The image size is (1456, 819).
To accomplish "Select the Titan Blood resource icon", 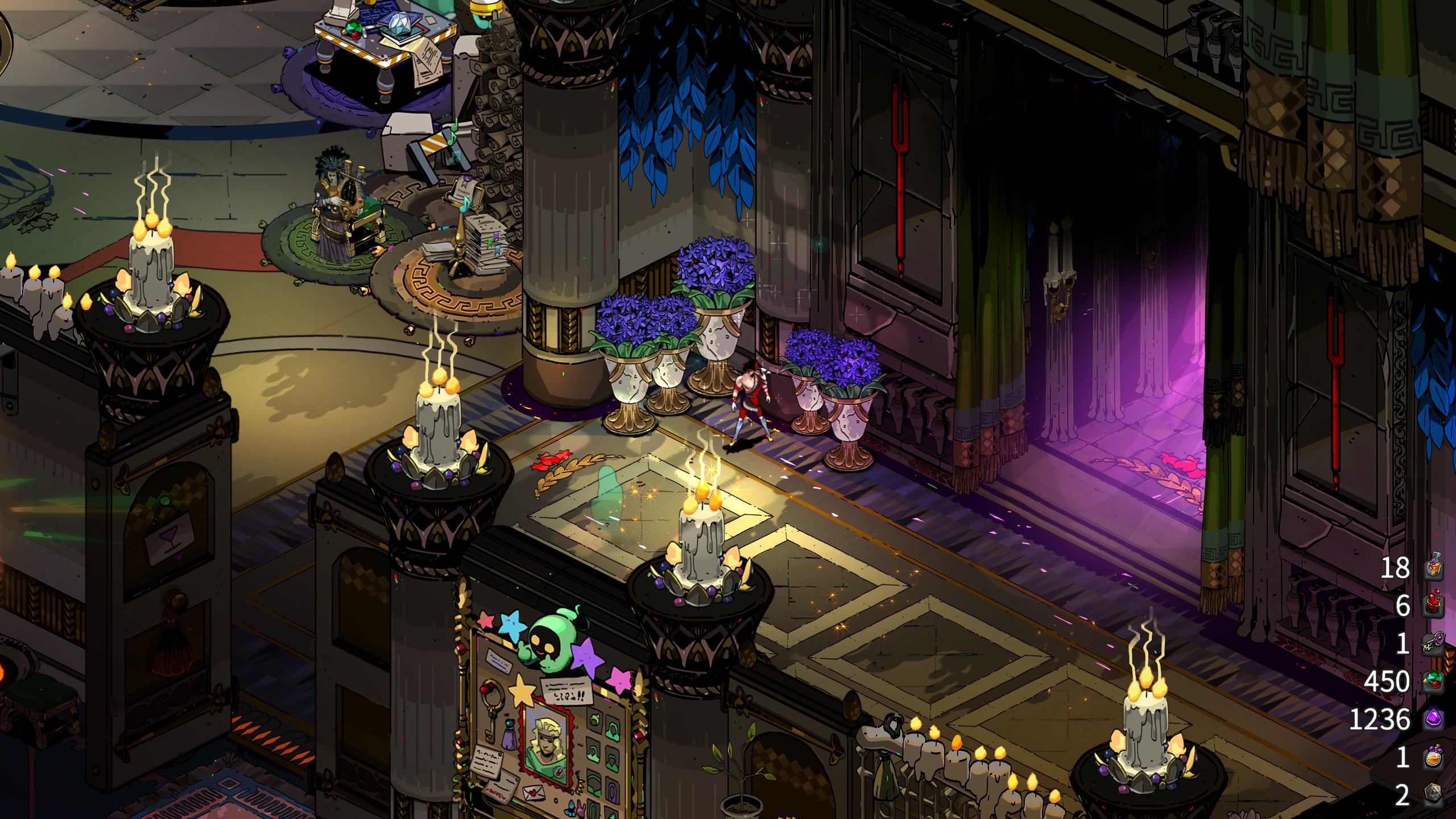I will pos(1433,605).
